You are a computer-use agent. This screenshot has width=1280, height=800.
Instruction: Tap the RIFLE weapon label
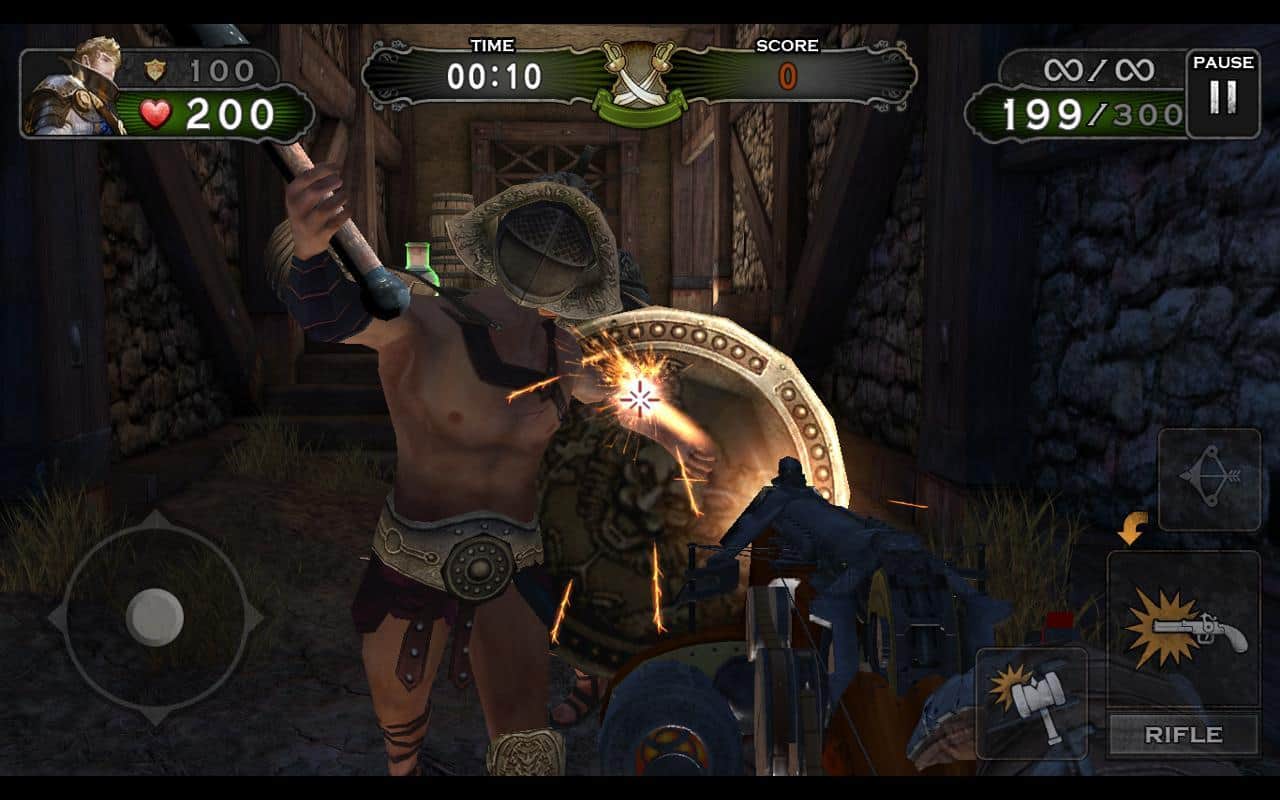[1183, 735]
